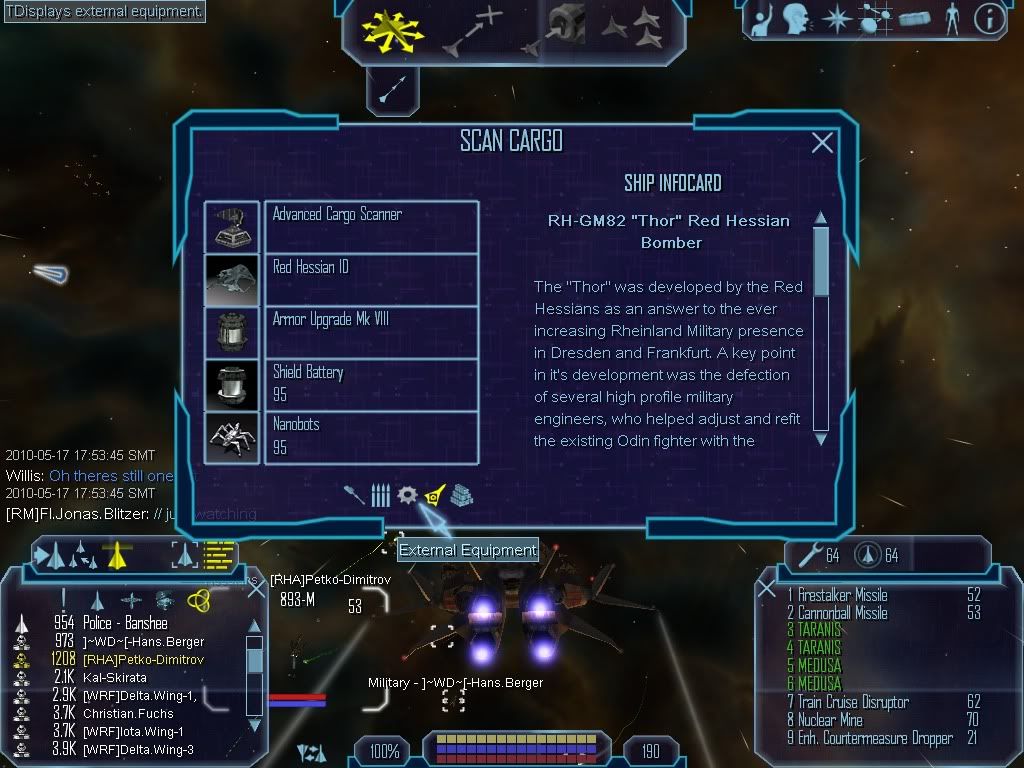Viewport: 1024px width, 768px height.
Task: Use nanobots wrench repair icon
Action: click(804, 555)
